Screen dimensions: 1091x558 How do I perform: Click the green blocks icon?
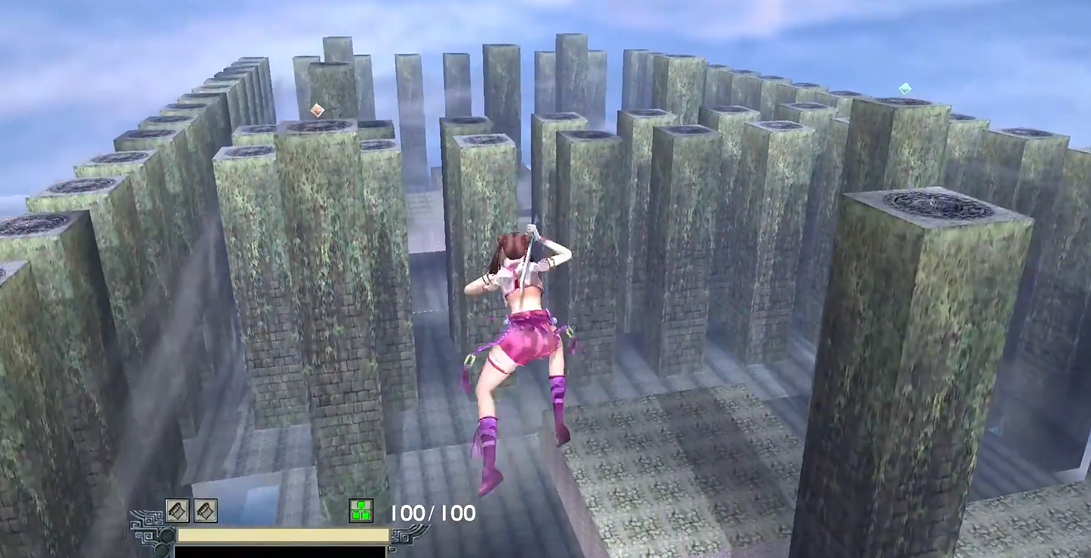pos(360,511)
